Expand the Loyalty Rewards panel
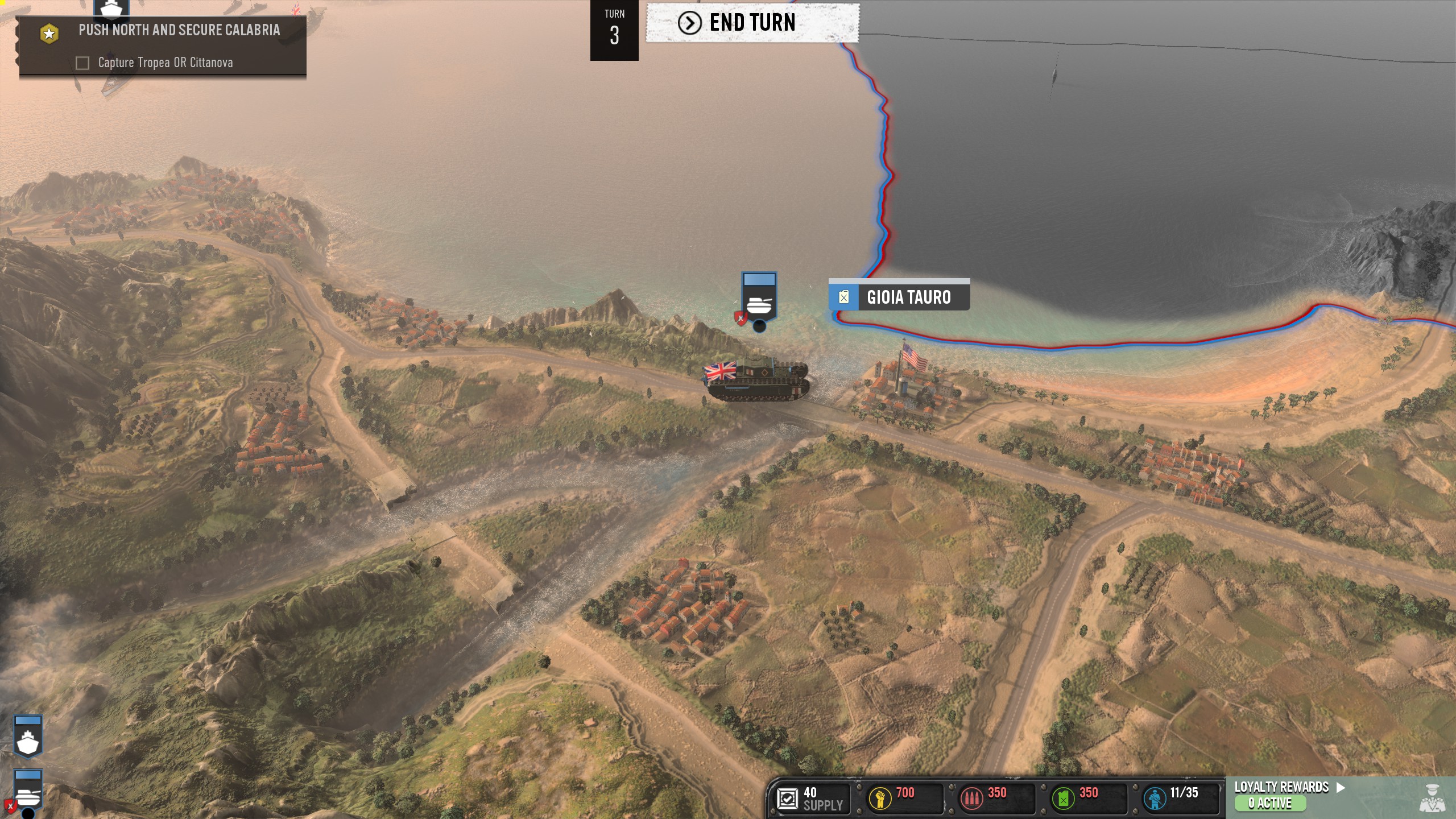This screenshot has height=819, width=1456. (x=1289, y=787)
